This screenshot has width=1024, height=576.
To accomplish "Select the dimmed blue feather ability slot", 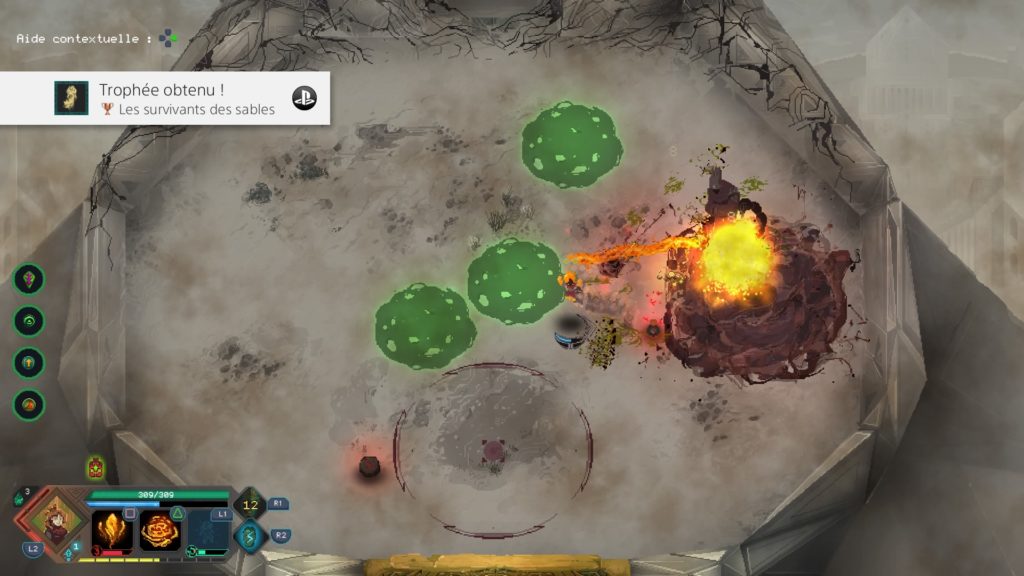I will (x=208, y=531).
